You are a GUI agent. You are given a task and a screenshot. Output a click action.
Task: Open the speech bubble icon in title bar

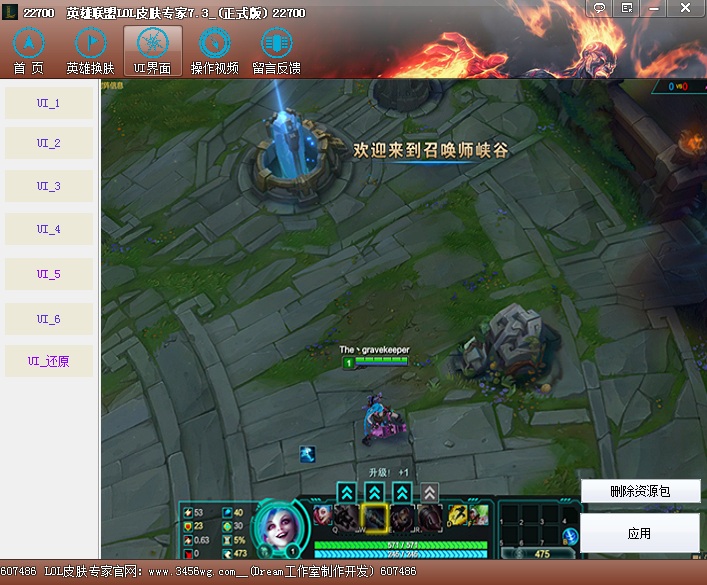pos(600,7)
